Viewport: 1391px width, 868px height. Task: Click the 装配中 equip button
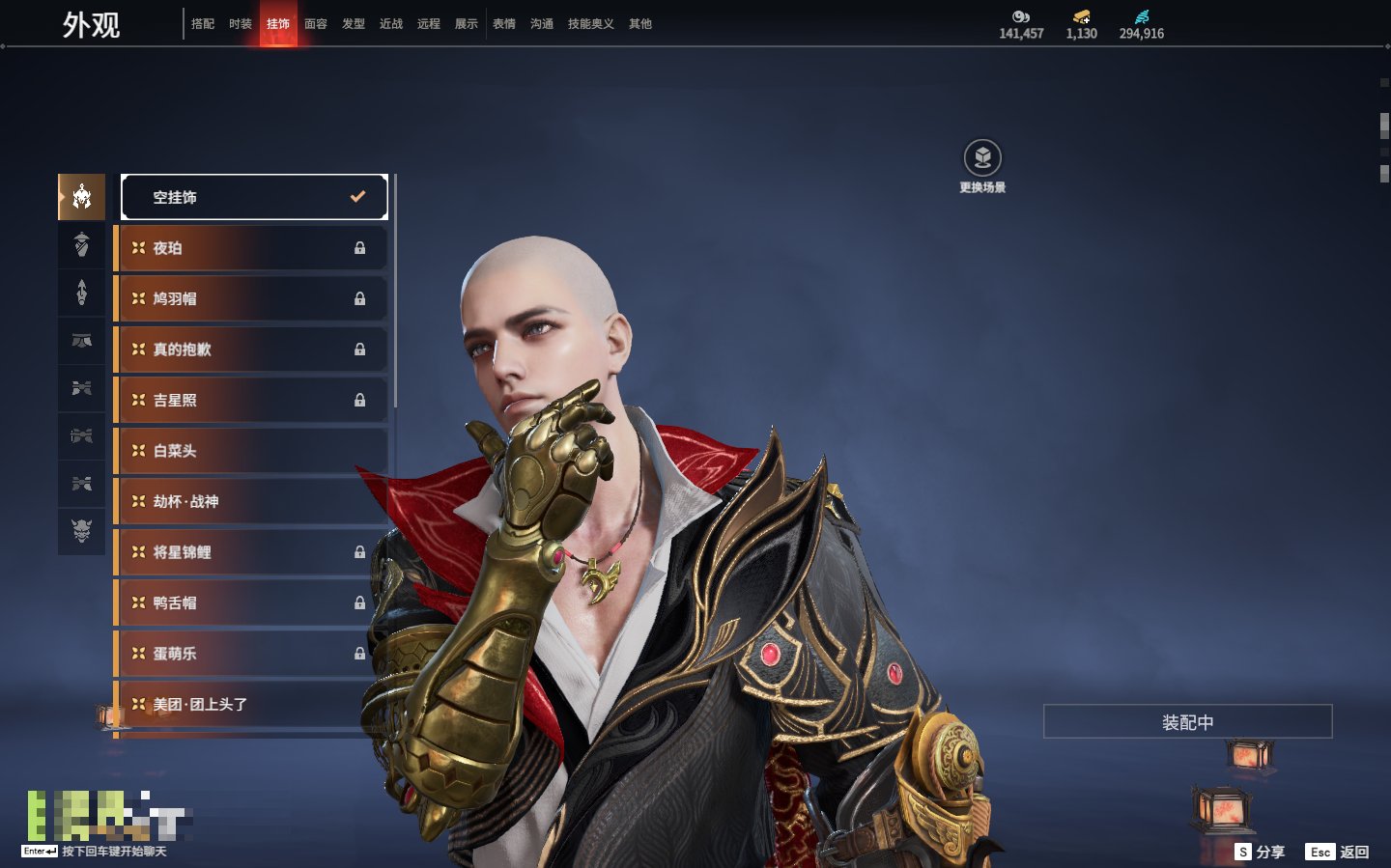pyautogui.click(x=1187, y=722)
